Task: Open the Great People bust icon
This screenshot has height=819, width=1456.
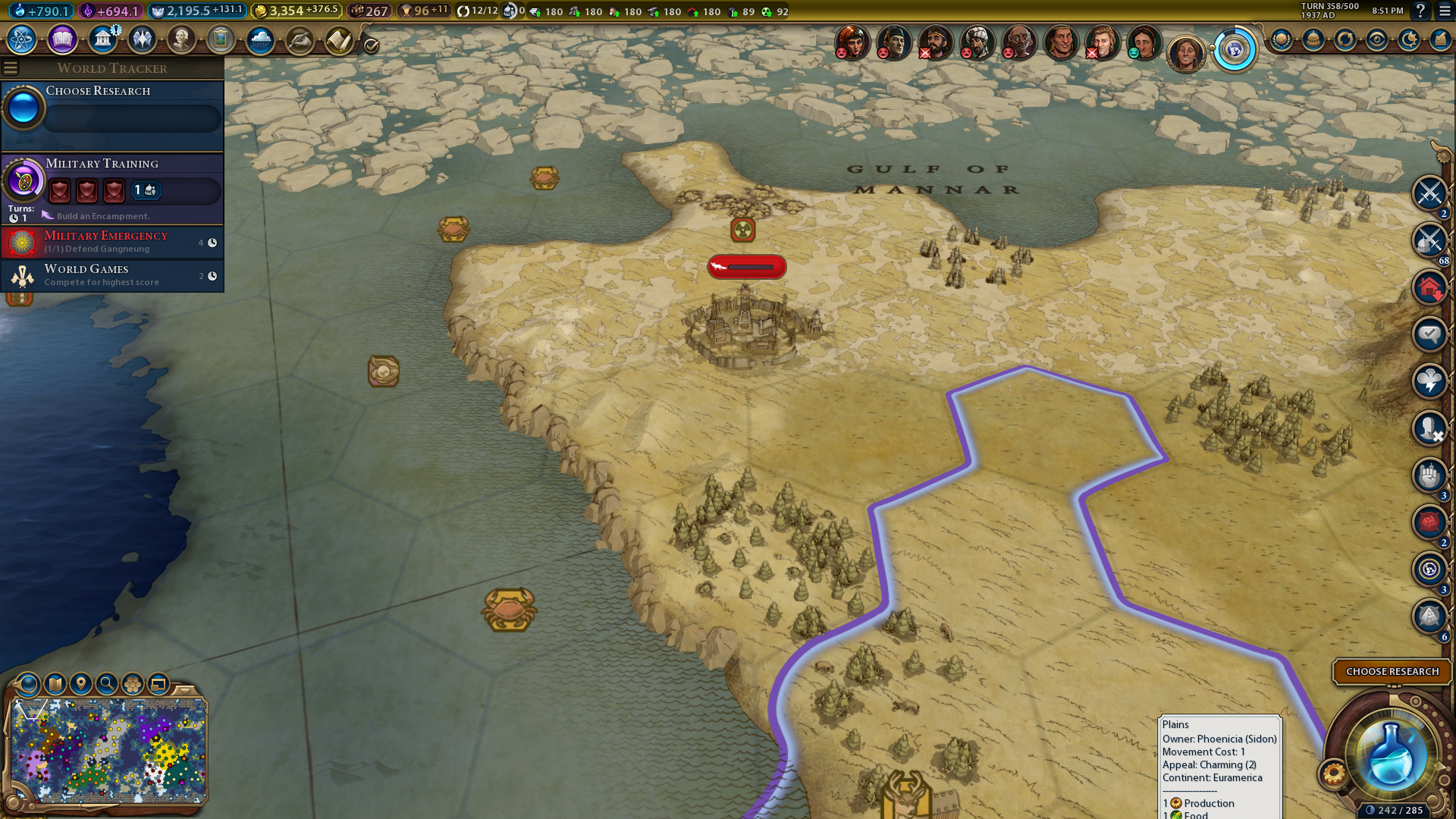Action: point(181,39)
